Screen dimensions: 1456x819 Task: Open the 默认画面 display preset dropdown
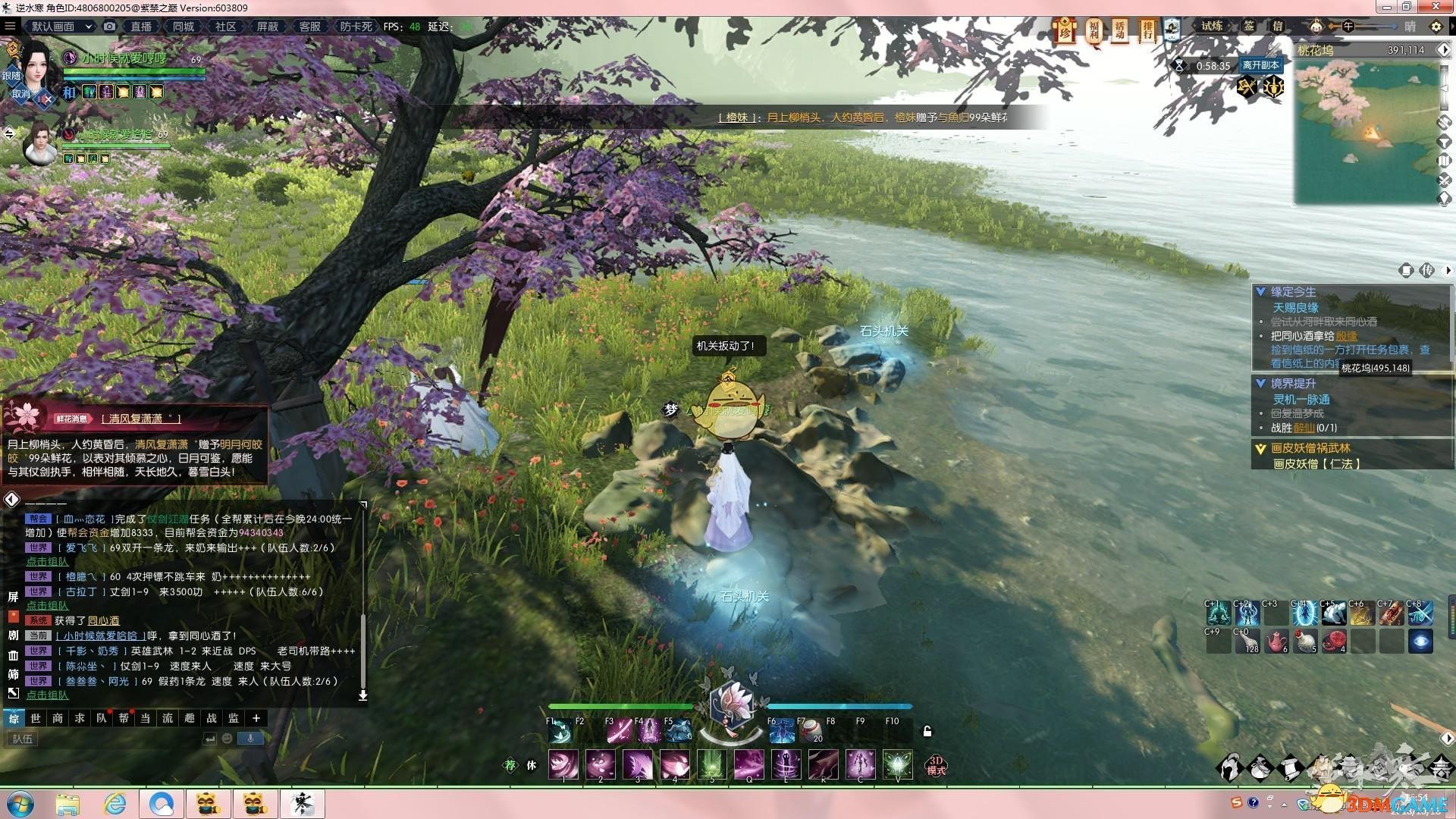click(61, 27)
